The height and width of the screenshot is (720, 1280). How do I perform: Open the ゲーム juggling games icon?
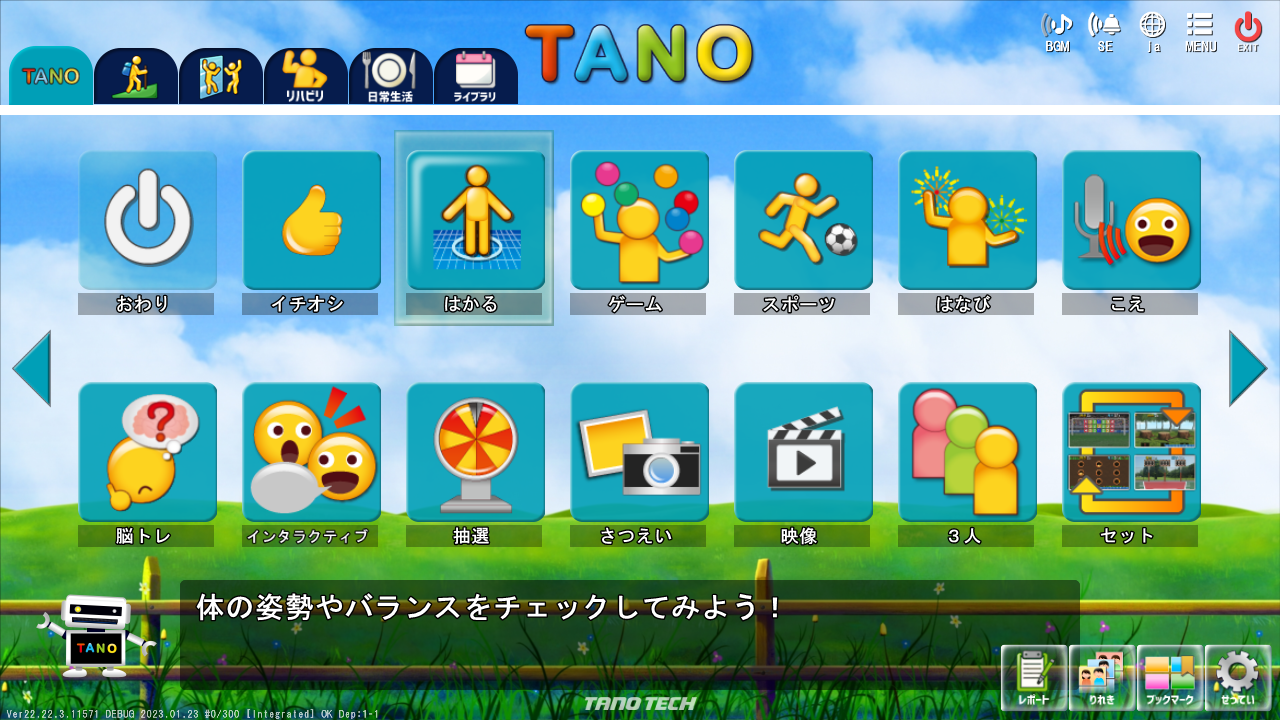pyautogui.click(x=639, y=220)
